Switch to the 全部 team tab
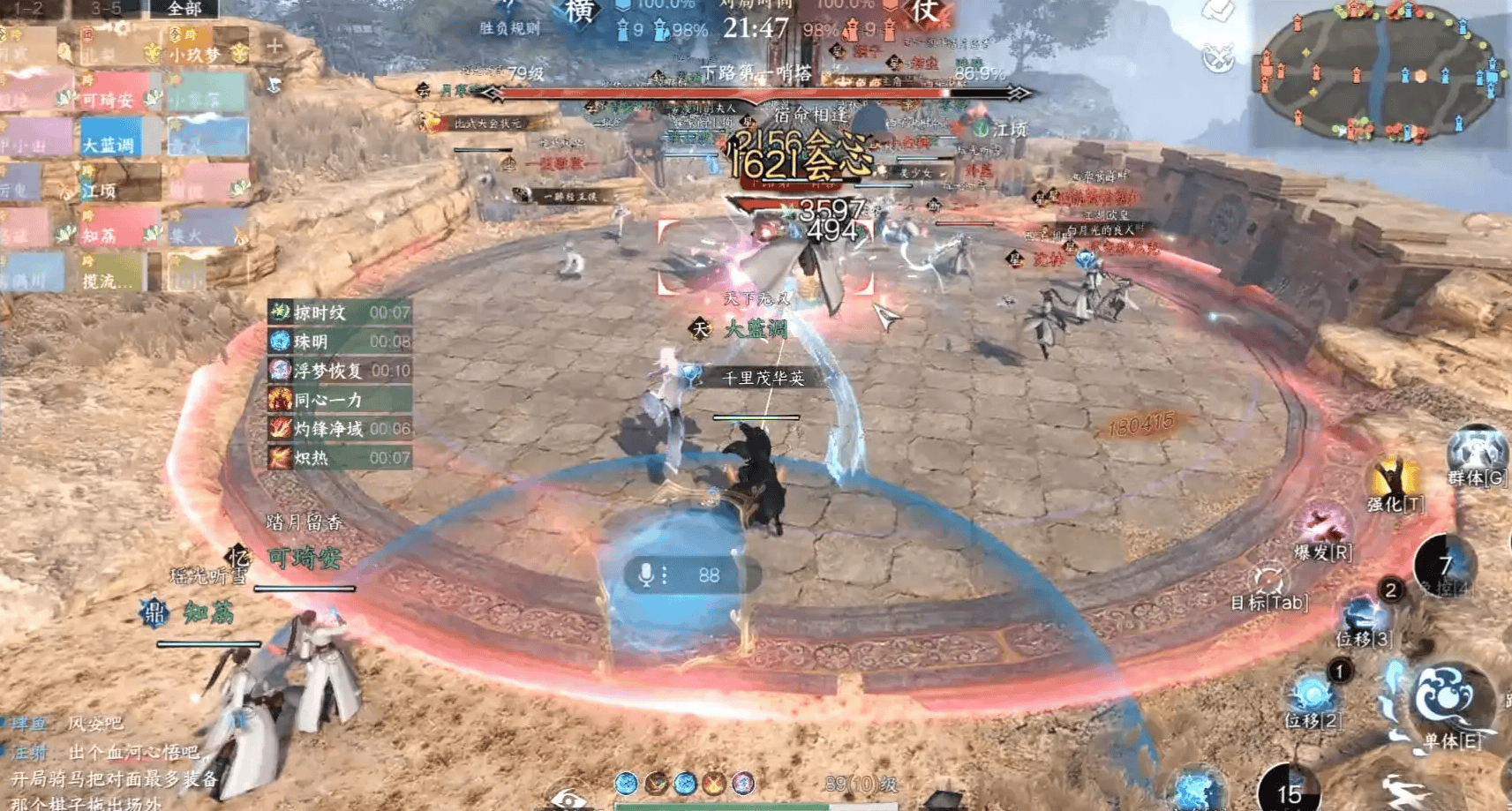 point(184,9)
